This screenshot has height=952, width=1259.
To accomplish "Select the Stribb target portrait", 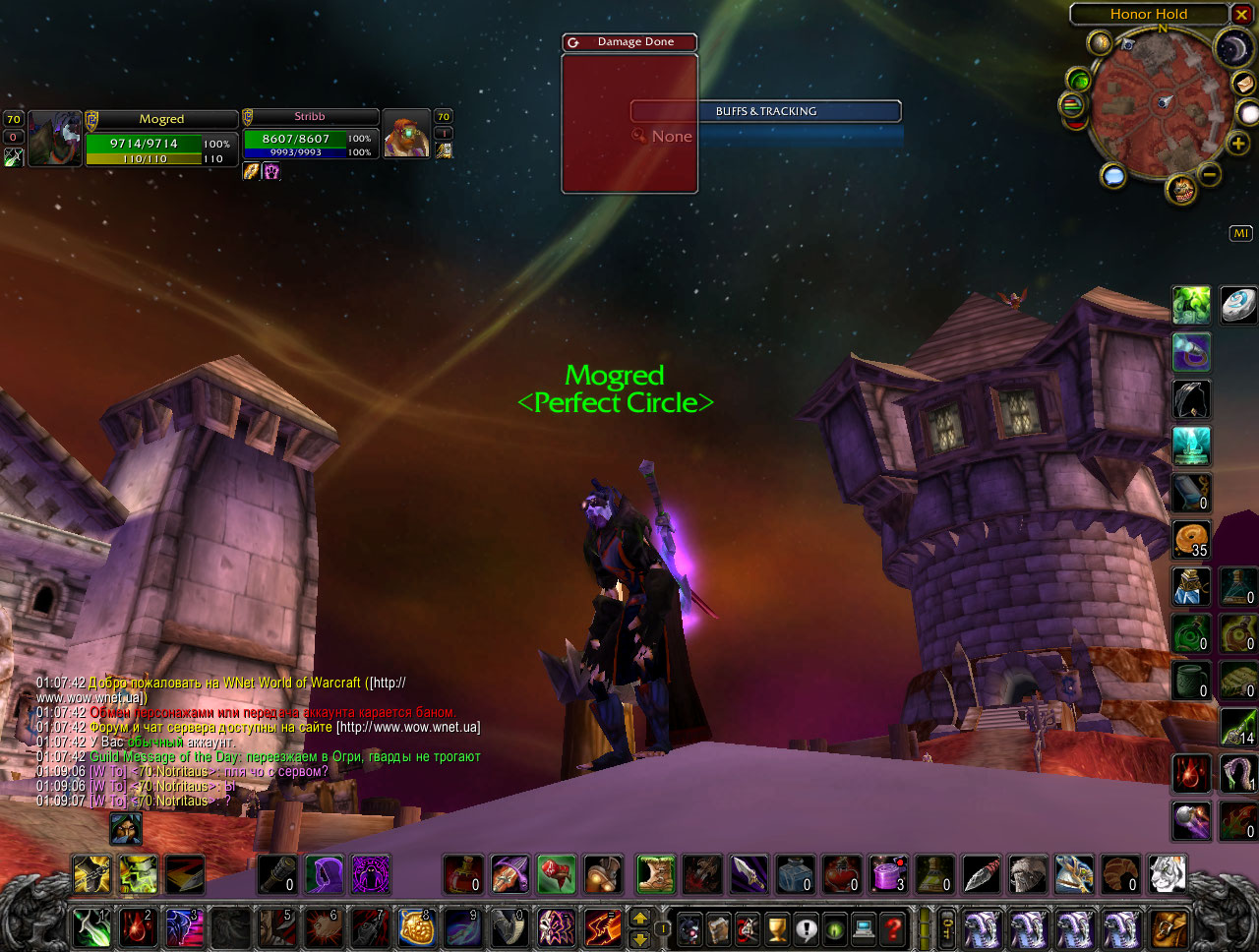I will (406, 134).
